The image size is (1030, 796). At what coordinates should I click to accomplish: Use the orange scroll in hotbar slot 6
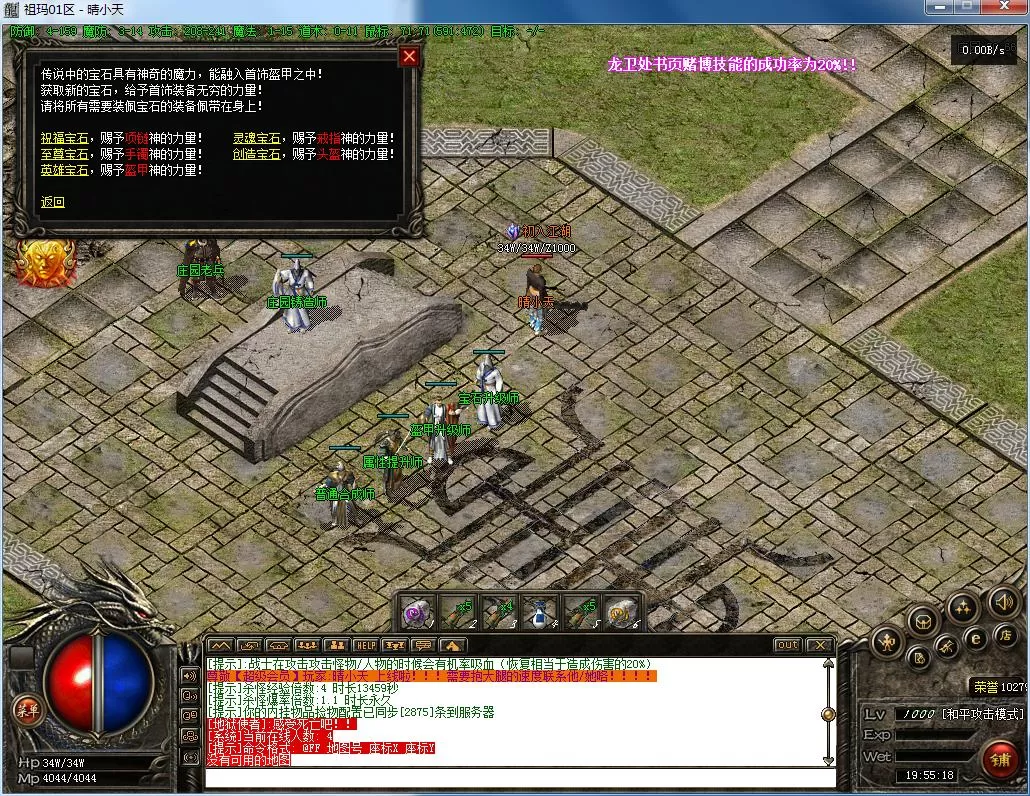(622, 612)
